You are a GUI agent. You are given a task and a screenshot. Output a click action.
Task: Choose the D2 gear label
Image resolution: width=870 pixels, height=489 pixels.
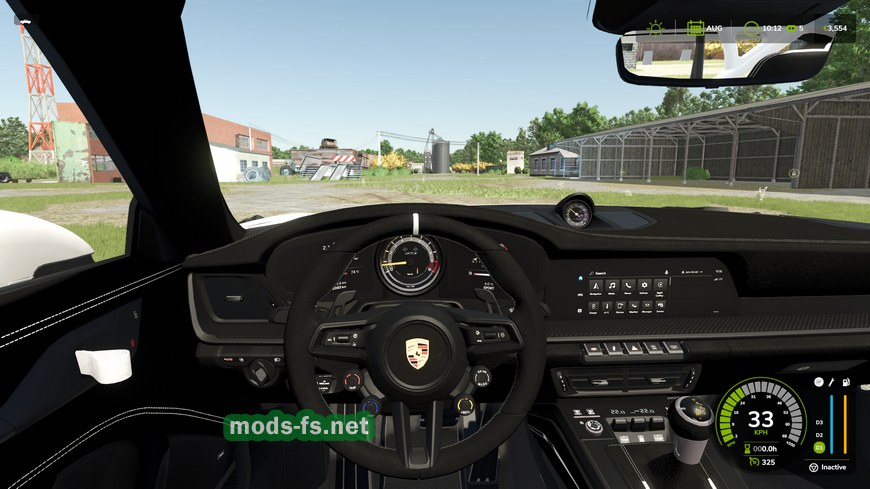coord(818,434)
